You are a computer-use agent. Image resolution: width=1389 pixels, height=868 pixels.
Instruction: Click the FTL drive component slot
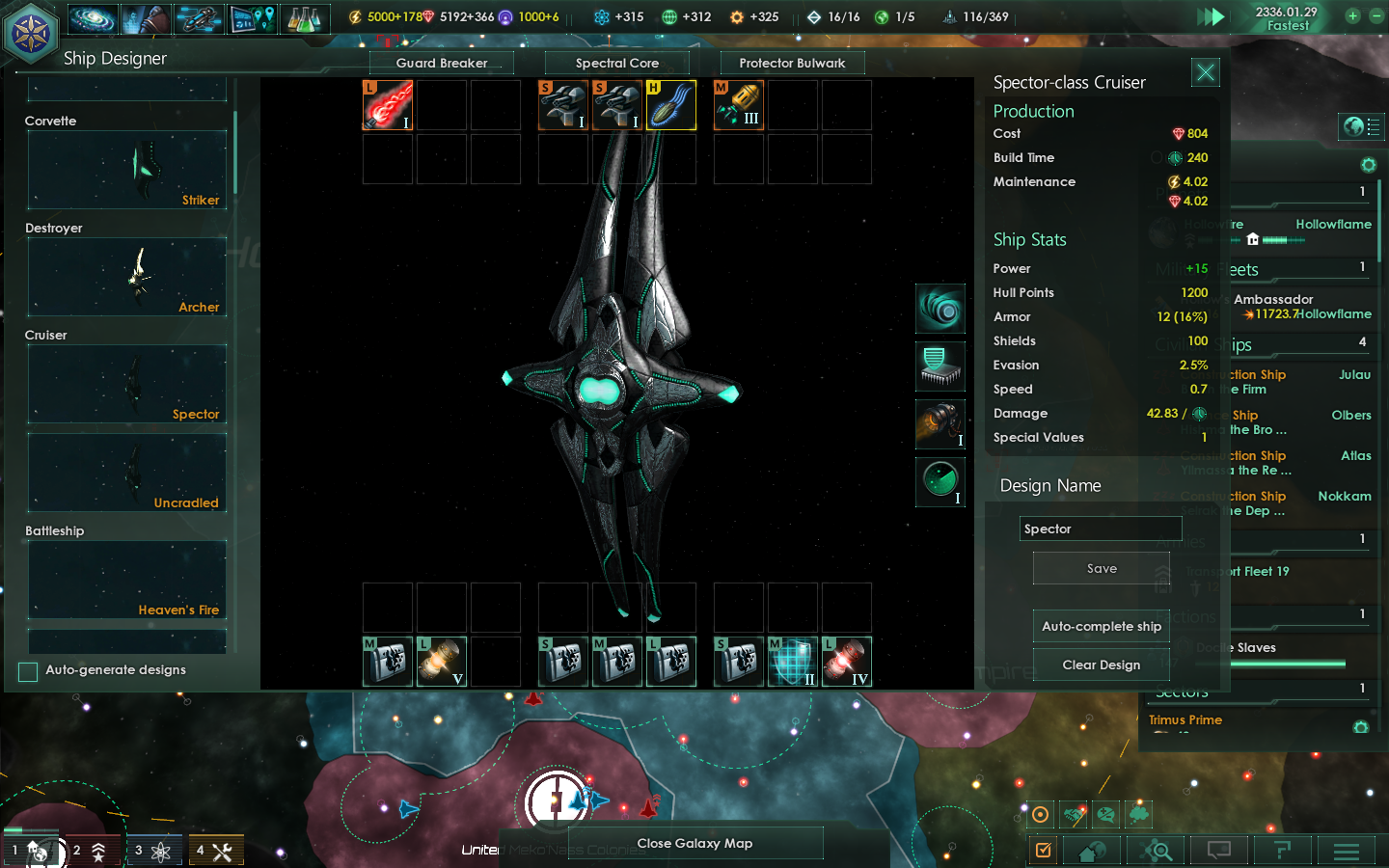click(x=940, y=309)
